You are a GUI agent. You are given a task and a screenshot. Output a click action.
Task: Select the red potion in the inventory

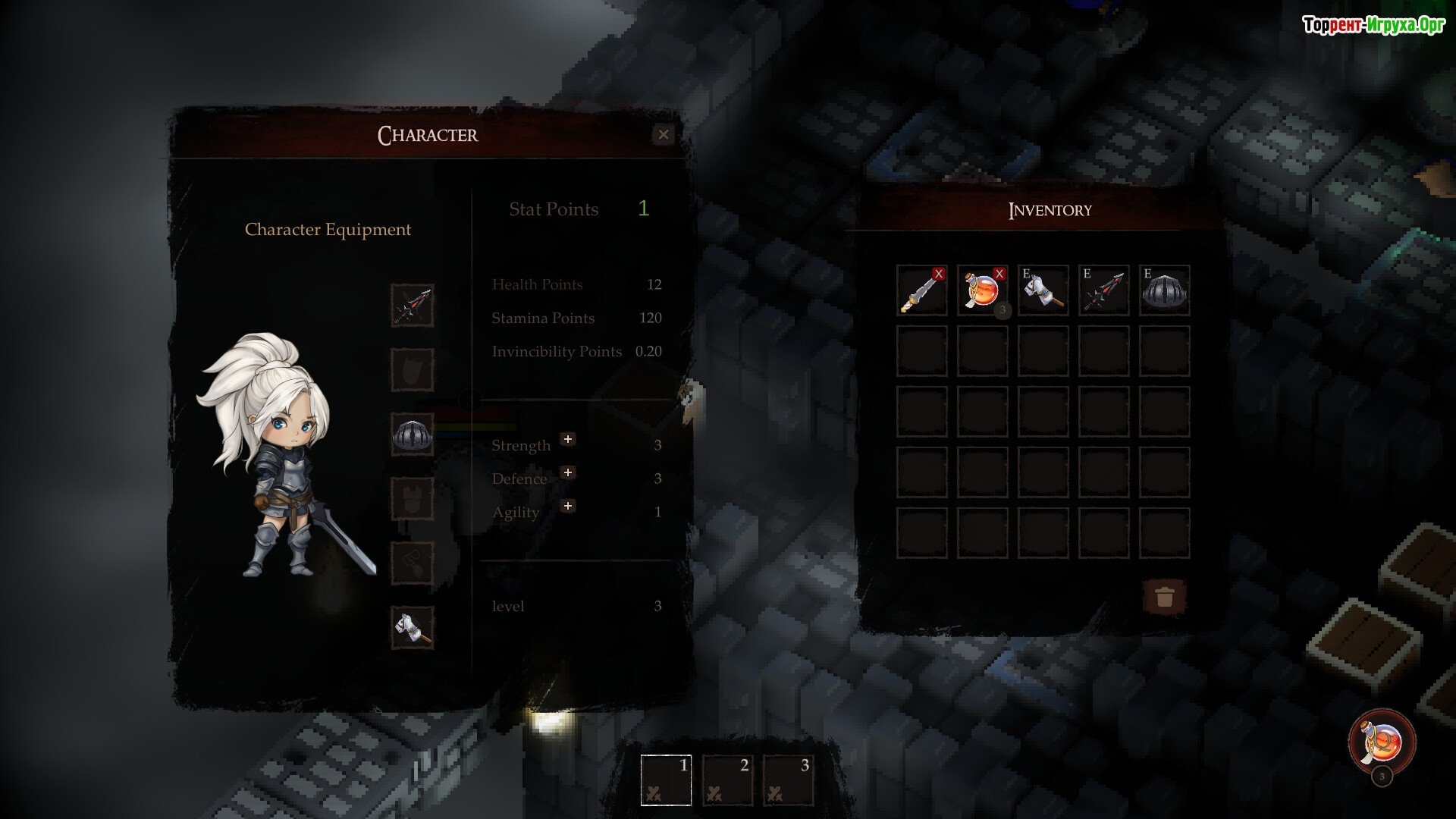tap(982, 290)
